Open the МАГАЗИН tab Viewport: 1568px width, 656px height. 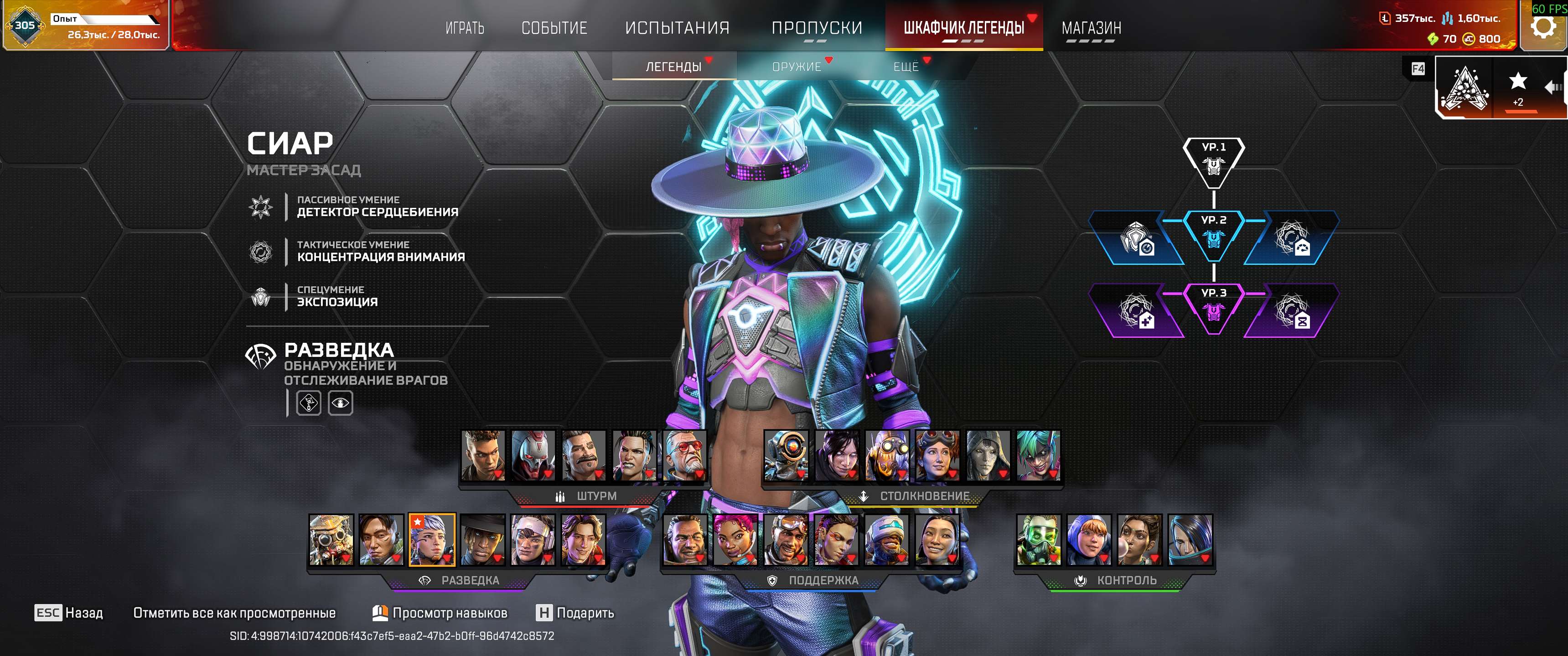click(1091, 28)
